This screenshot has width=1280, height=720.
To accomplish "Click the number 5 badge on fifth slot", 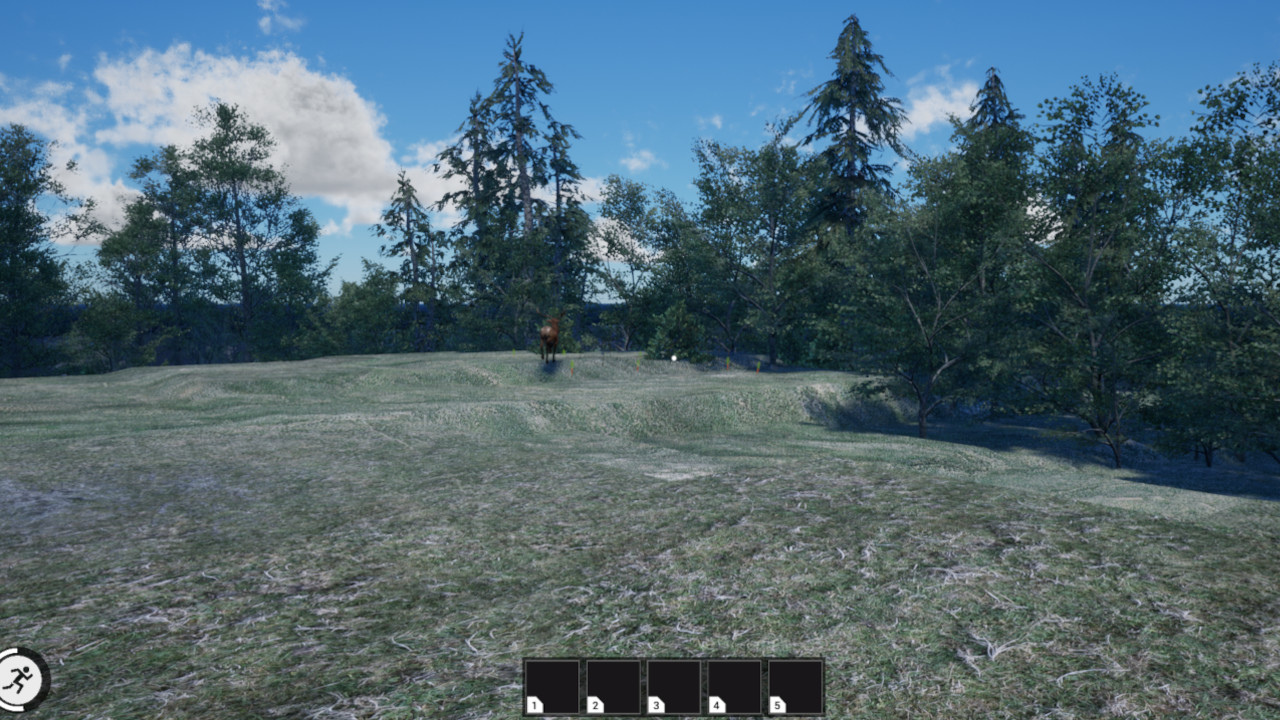I will click(x=777, y=704).
